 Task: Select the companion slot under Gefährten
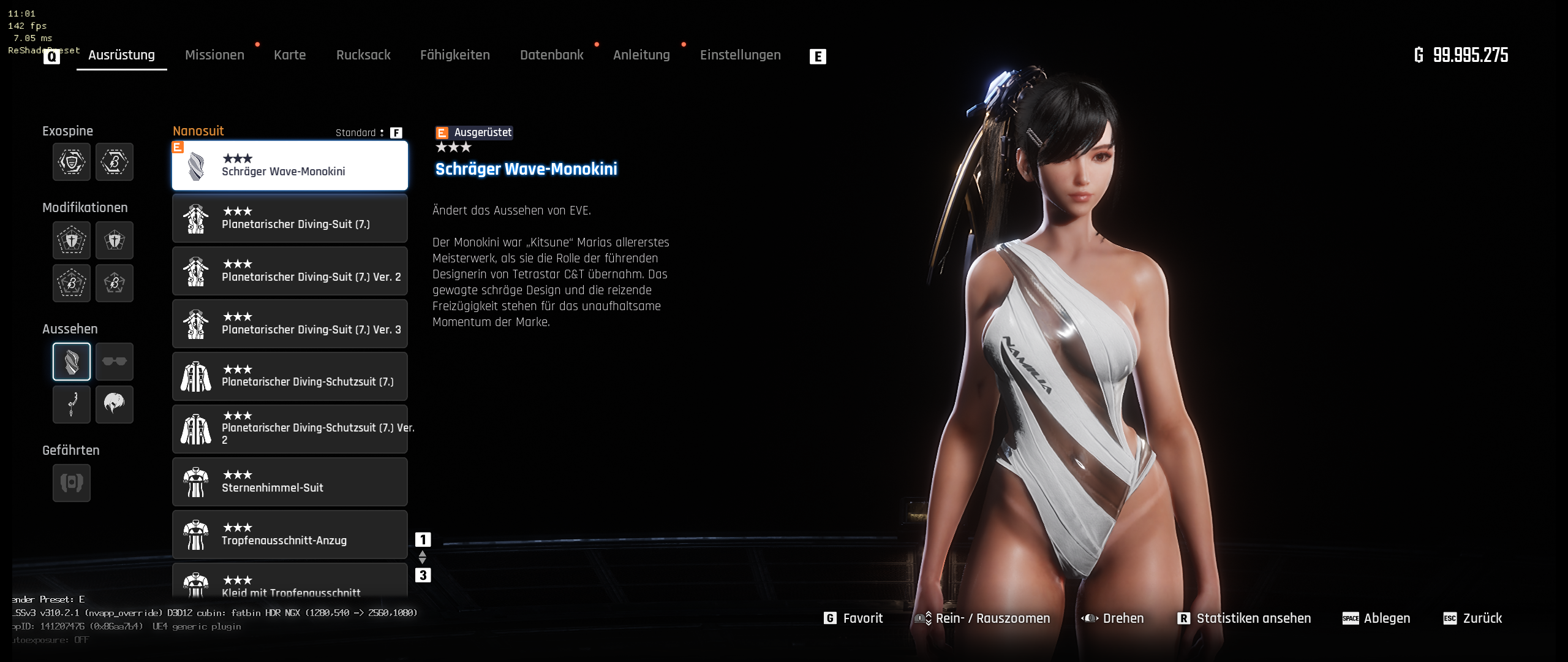tap(72, 483)
